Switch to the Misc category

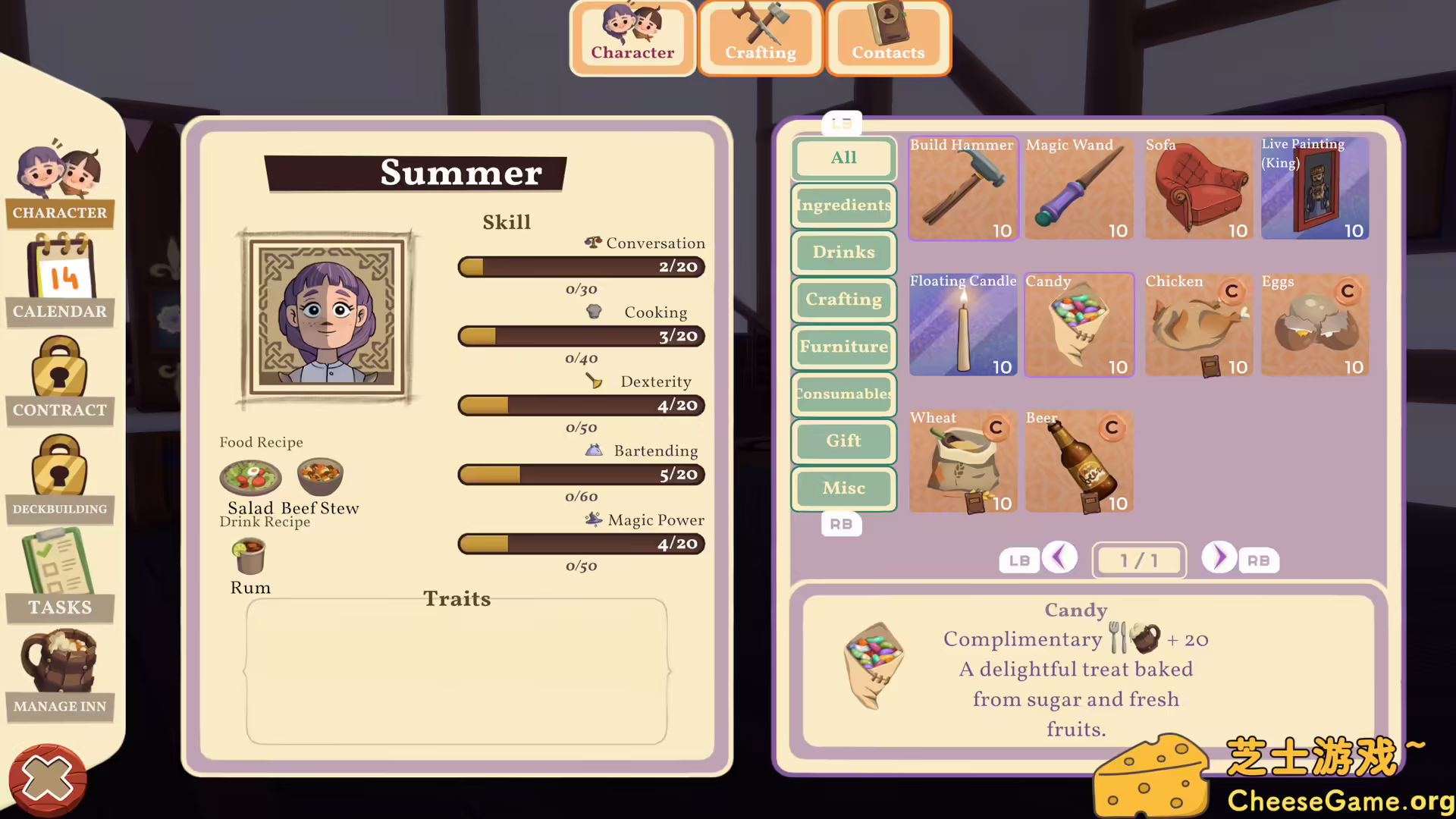coord(844,488)
